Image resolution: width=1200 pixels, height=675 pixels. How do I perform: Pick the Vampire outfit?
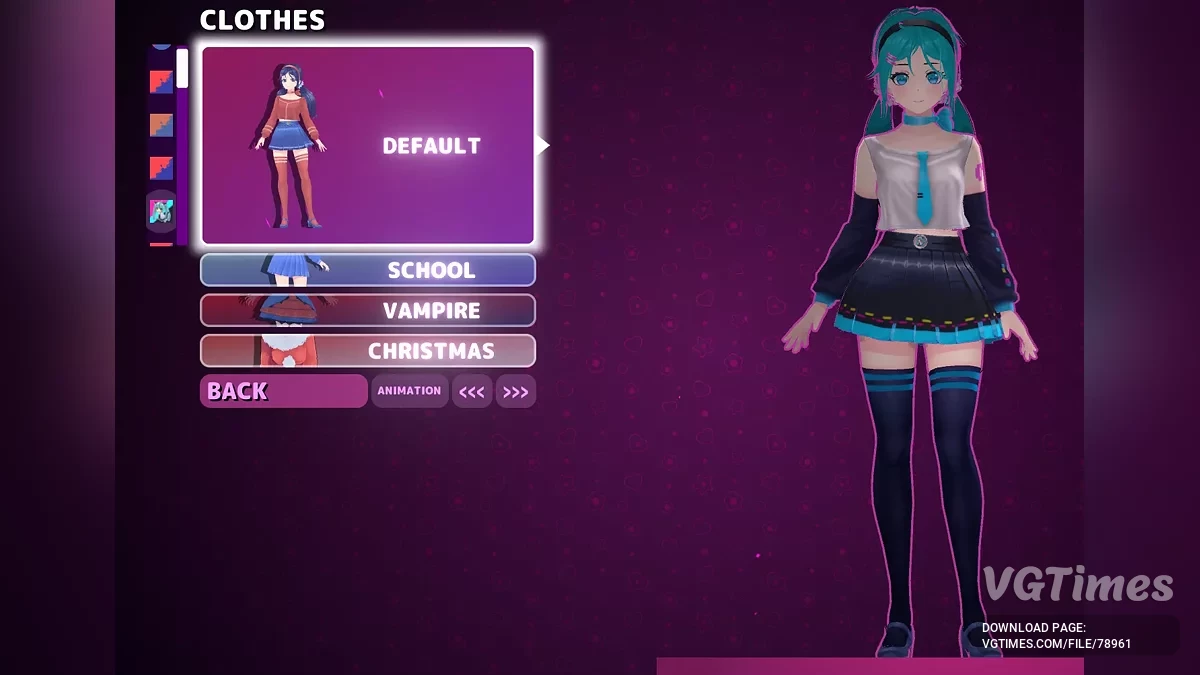coord(368,311)
